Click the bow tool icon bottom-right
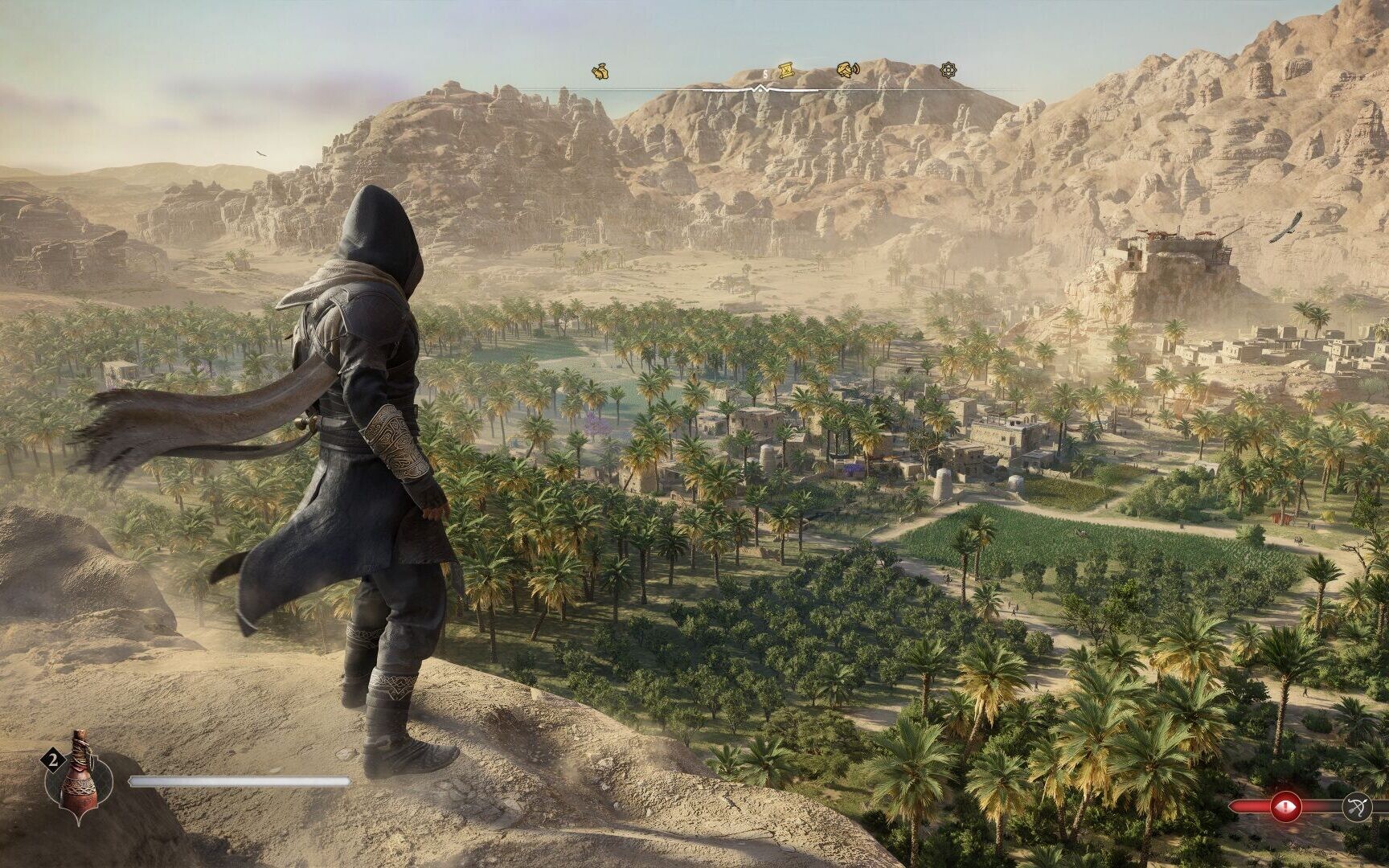The image size is (1389, 868). (1357, 806)
